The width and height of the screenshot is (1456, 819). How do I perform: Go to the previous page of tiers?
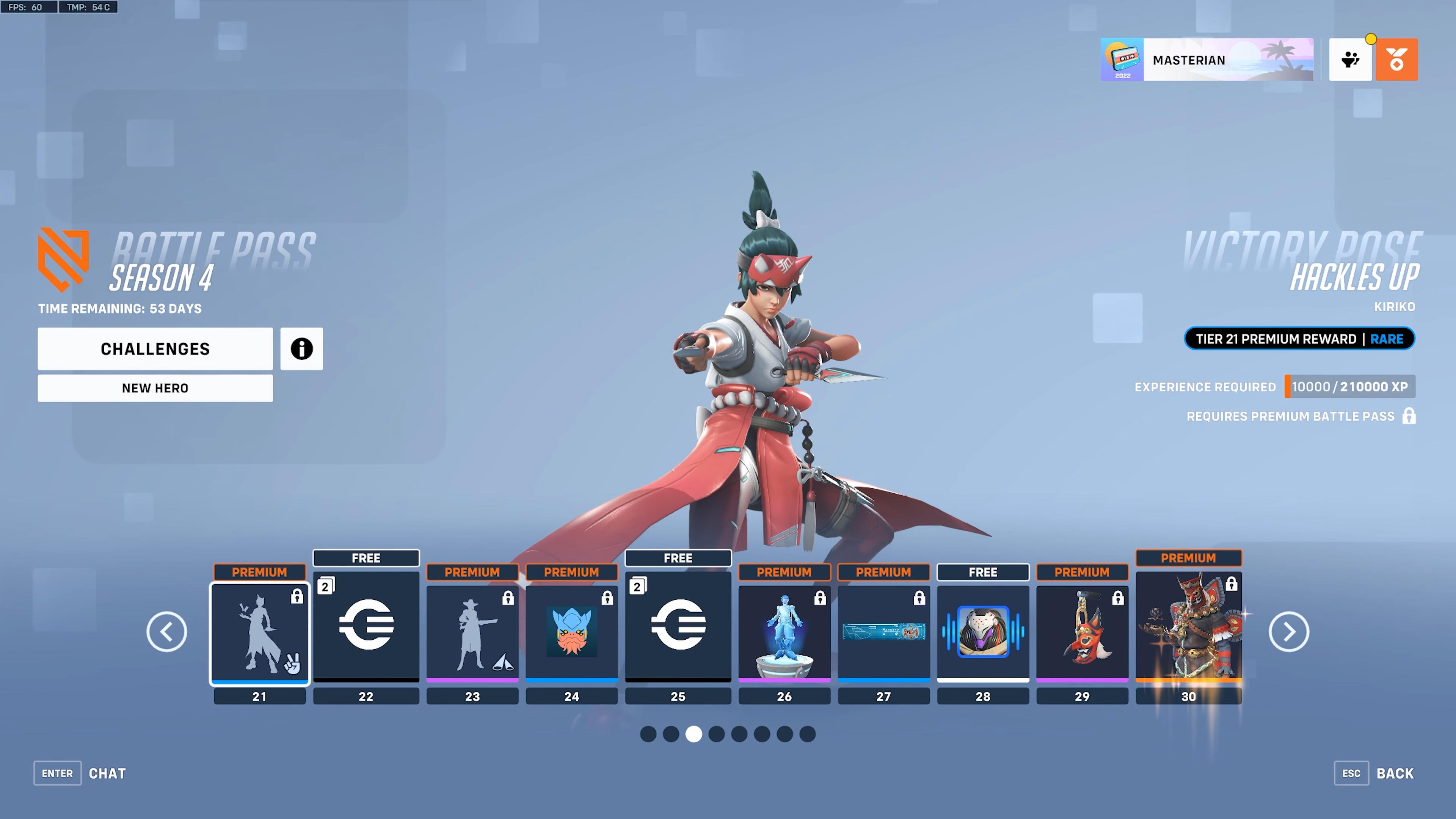click(x=167, y=631)
